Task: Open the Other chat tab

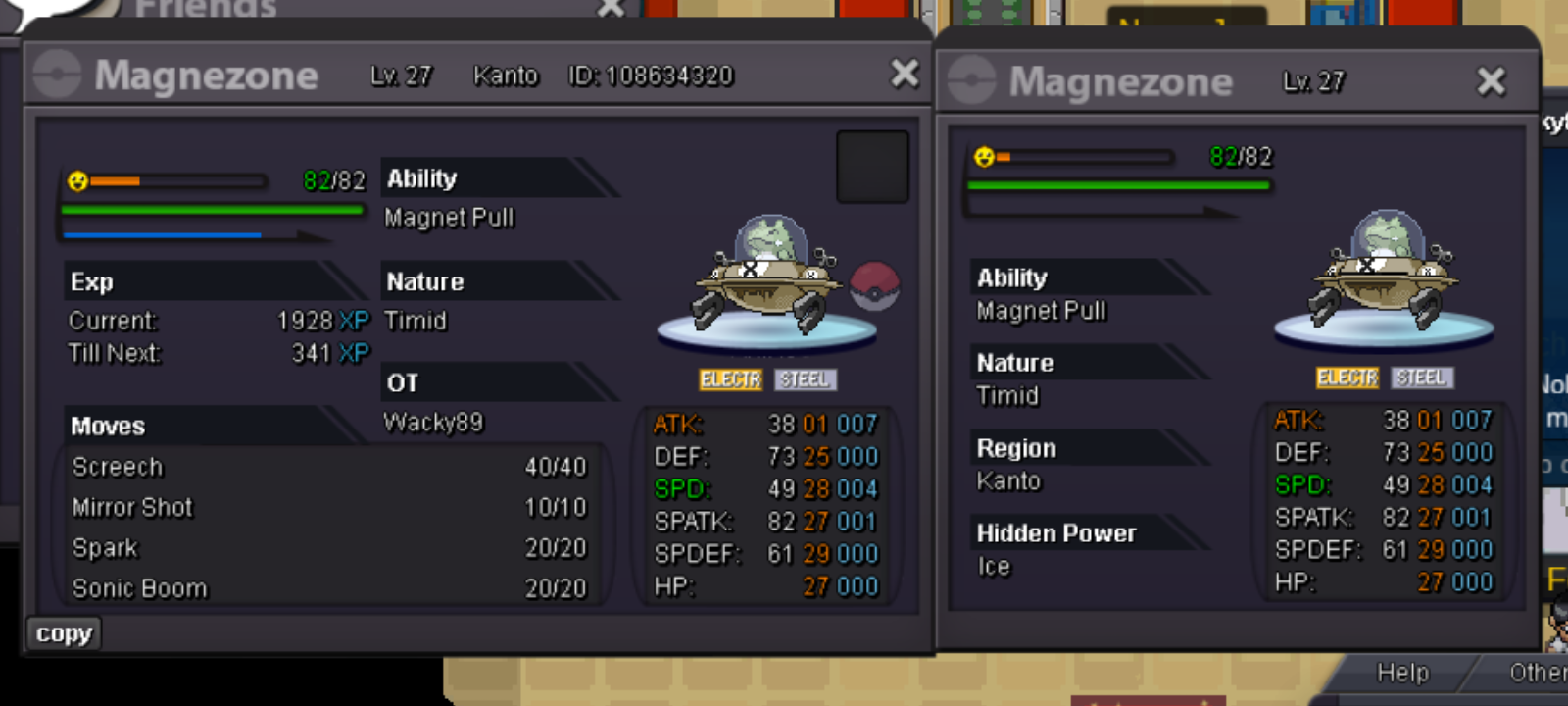Action: [x=1536, y=673]
